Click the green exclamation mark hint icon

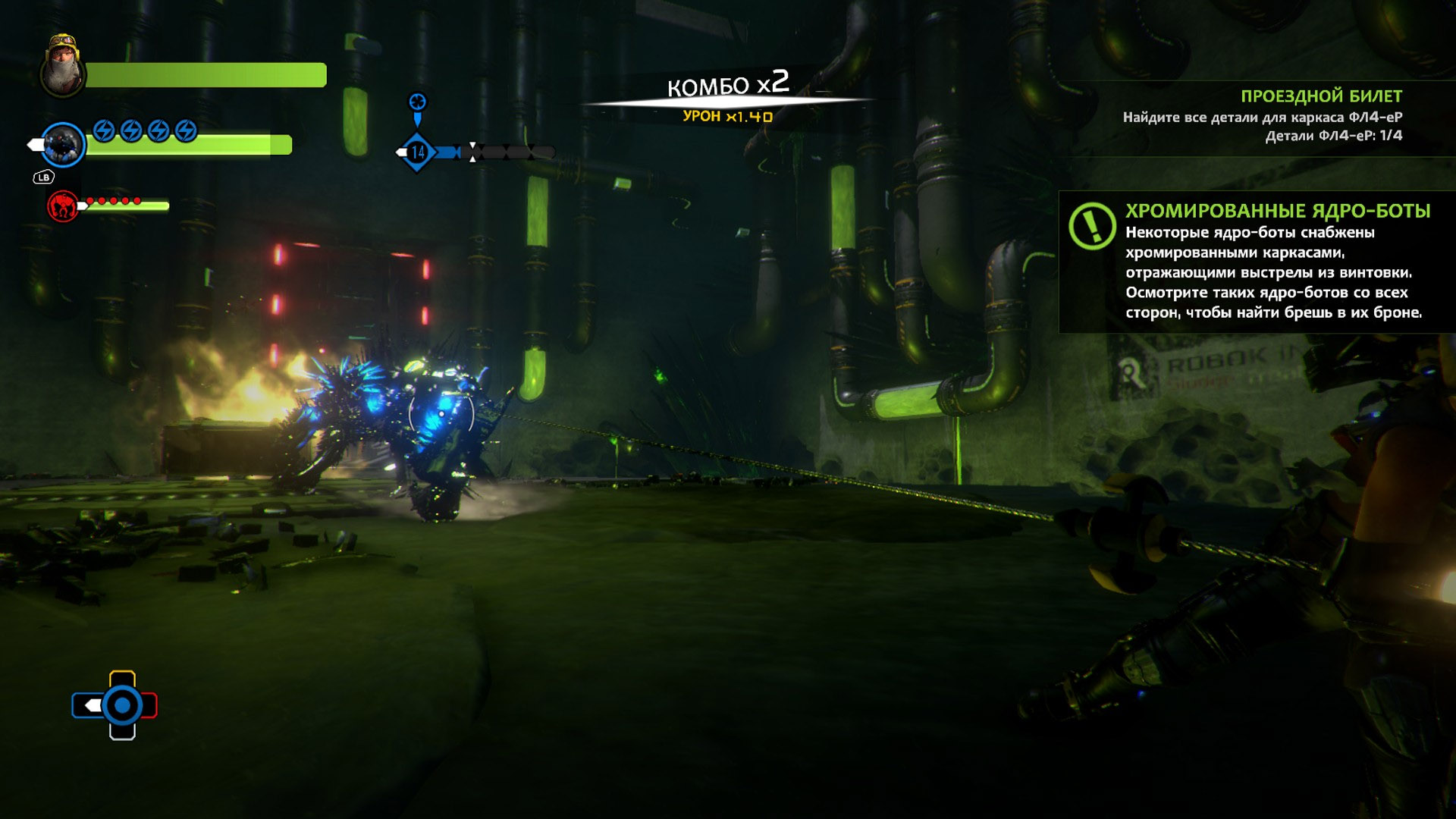(x=1092, y=225)
